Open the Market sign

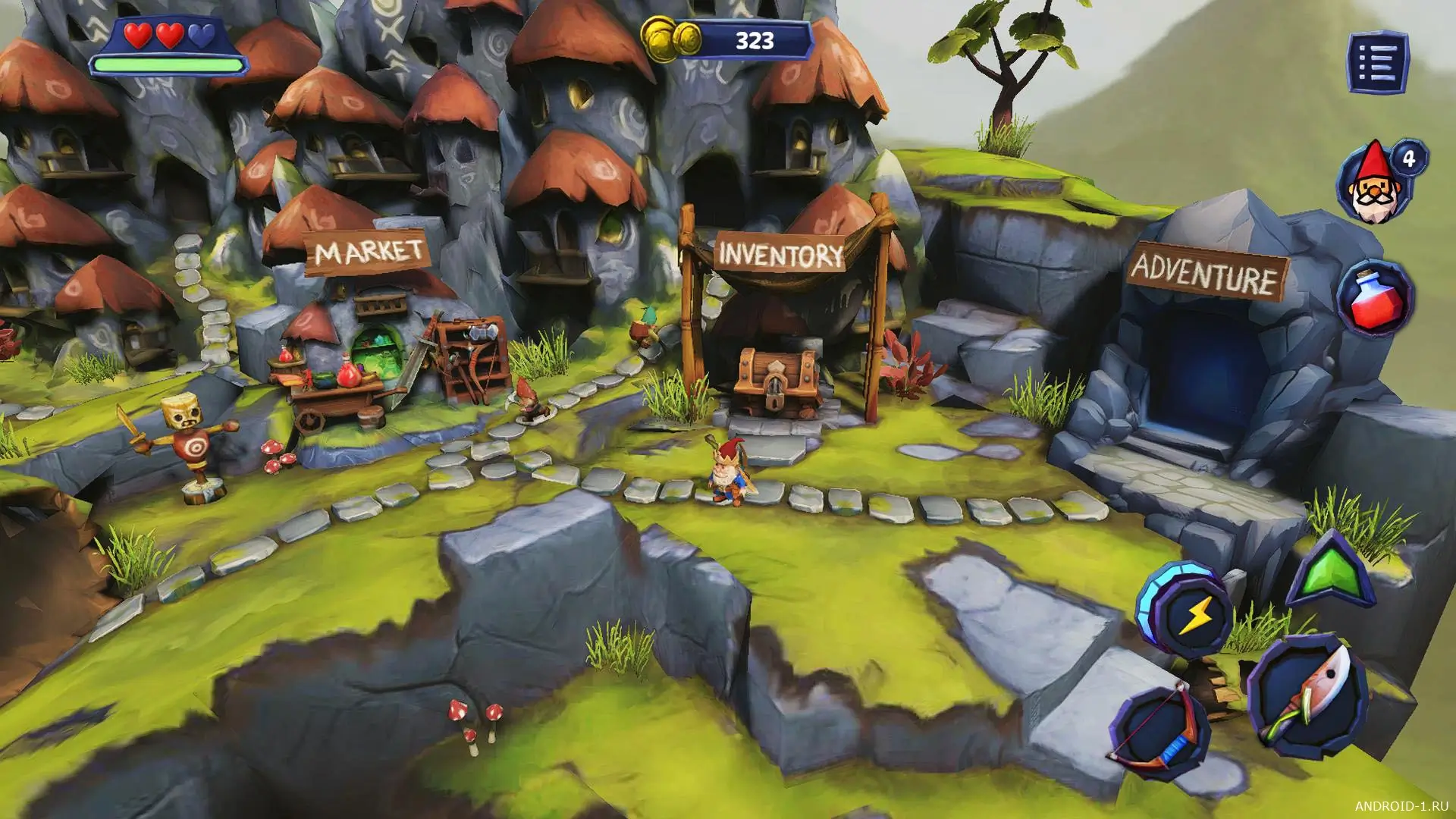(x=368, y=251)
